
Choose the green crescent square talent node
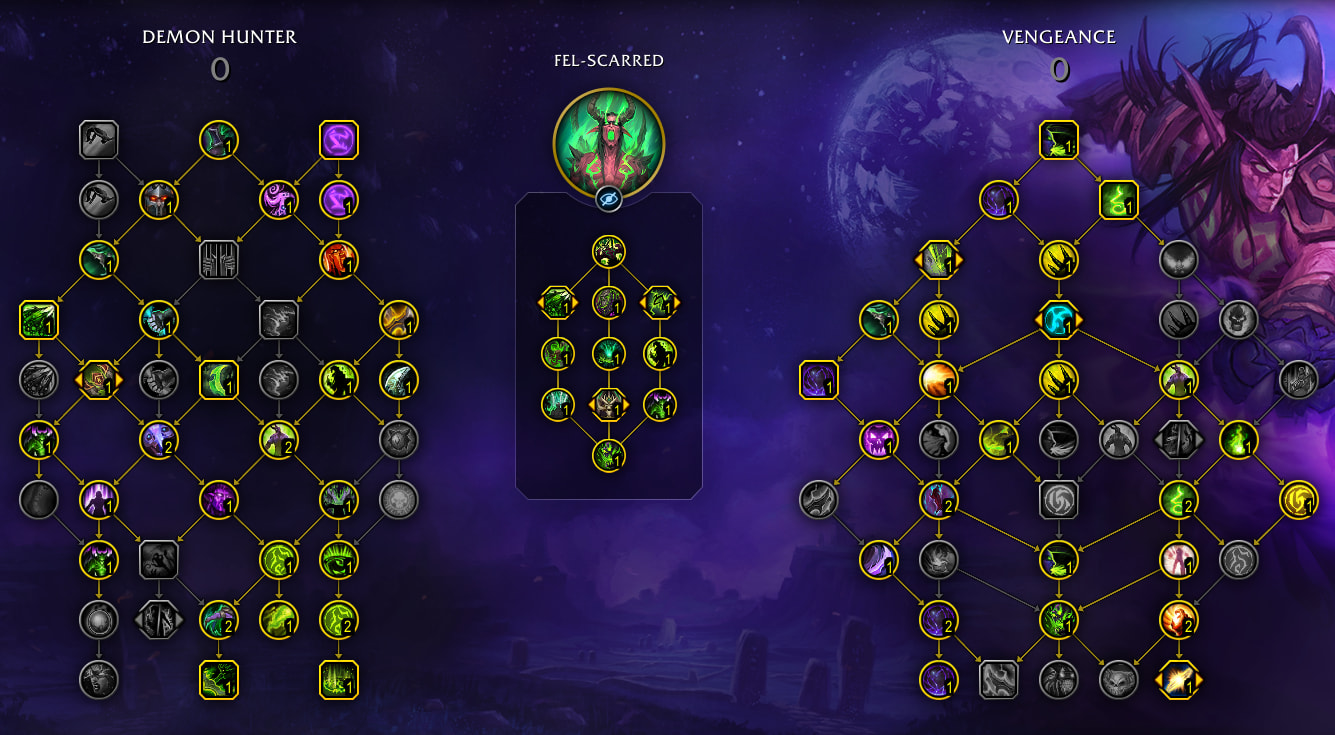[218, 380]
